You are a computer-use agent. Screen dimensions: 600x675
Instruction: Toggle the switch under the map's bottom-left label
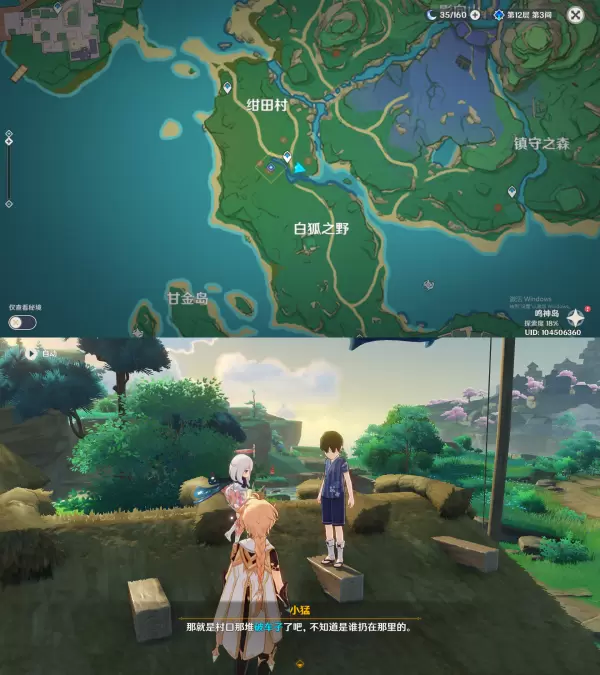tap(22, 322)
